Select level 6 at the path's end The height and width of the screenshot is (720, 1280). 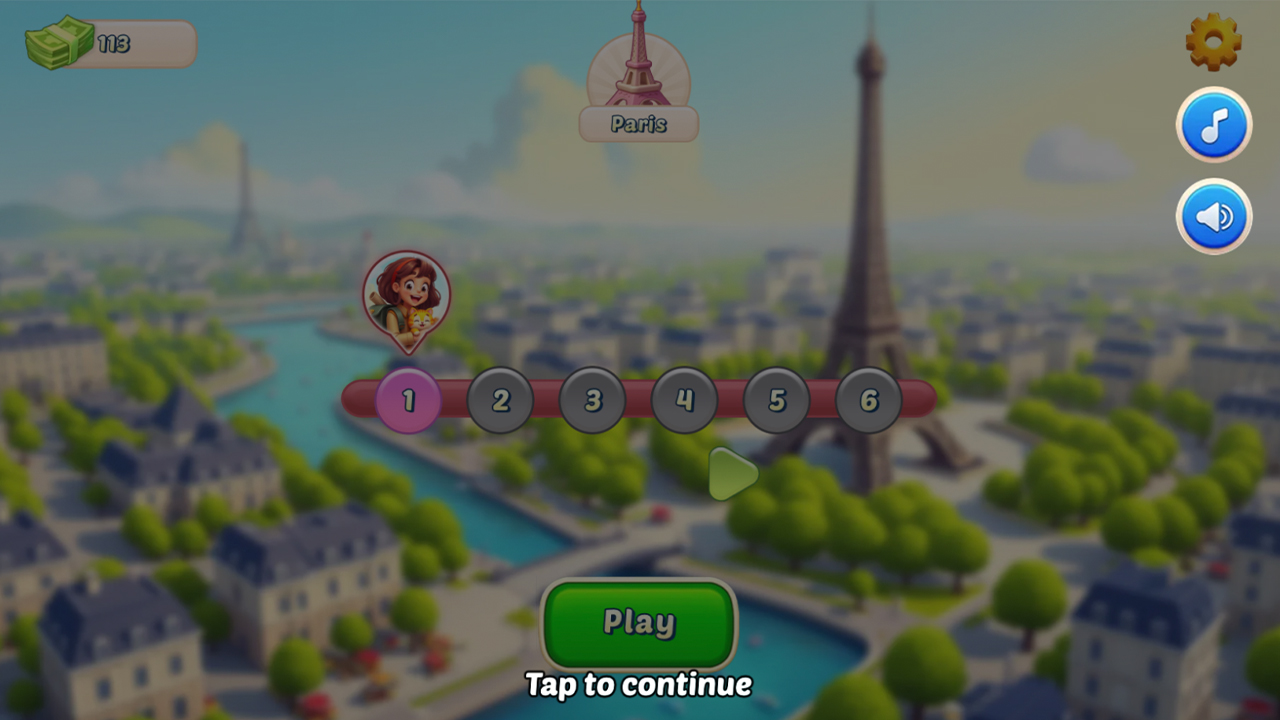pyautogui.click(x=868, y=400)
